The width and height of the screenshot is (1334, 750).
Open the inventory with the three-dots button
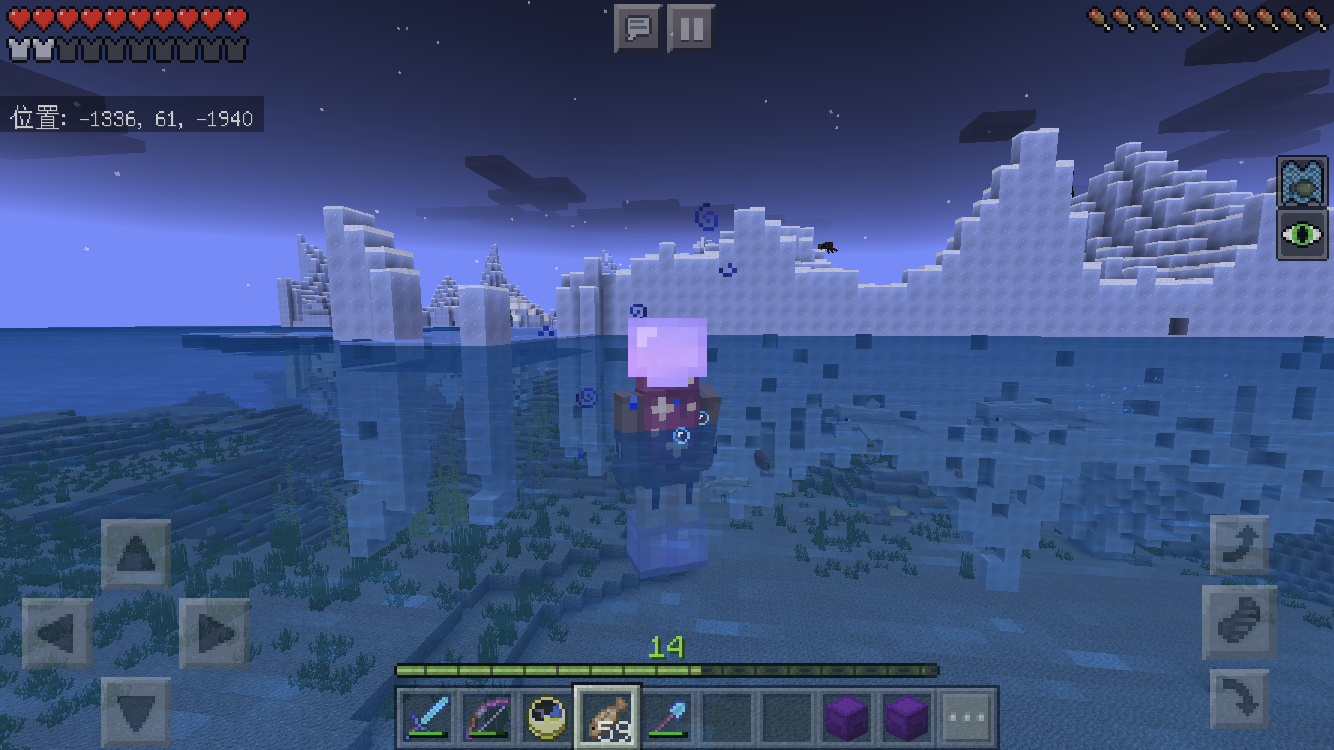coord(967,716)
